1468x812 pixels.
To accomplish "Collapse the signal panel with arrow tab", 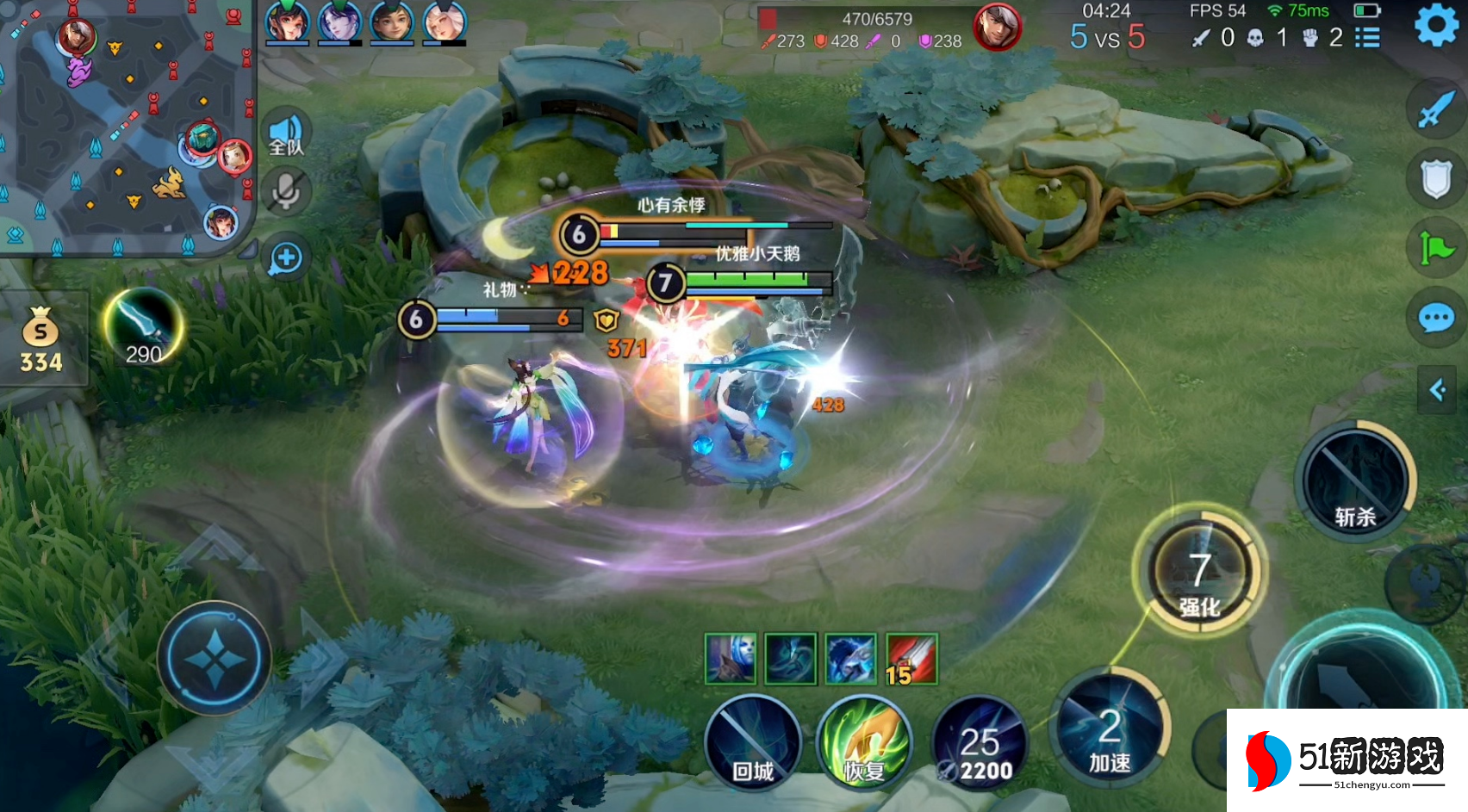I will tap(1437, 390).
